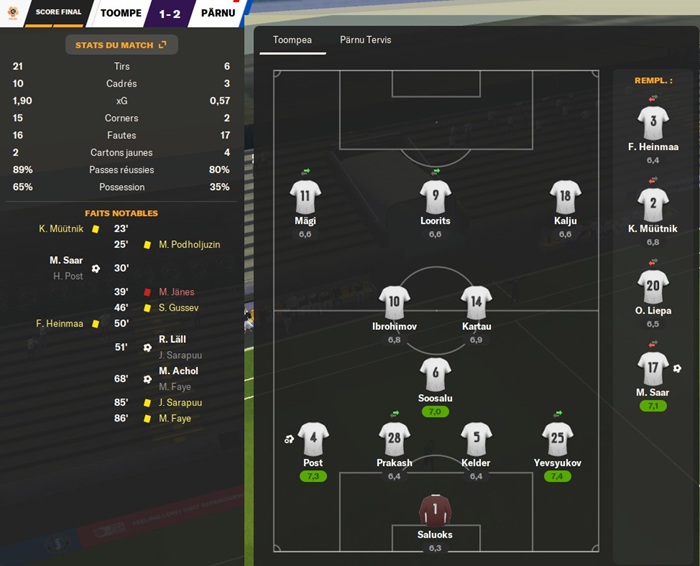Viewport: 700px width, 566px height.
Task: Choose substitute O. Liepa's number 20 shirt
Action: [x=653, y=287]
